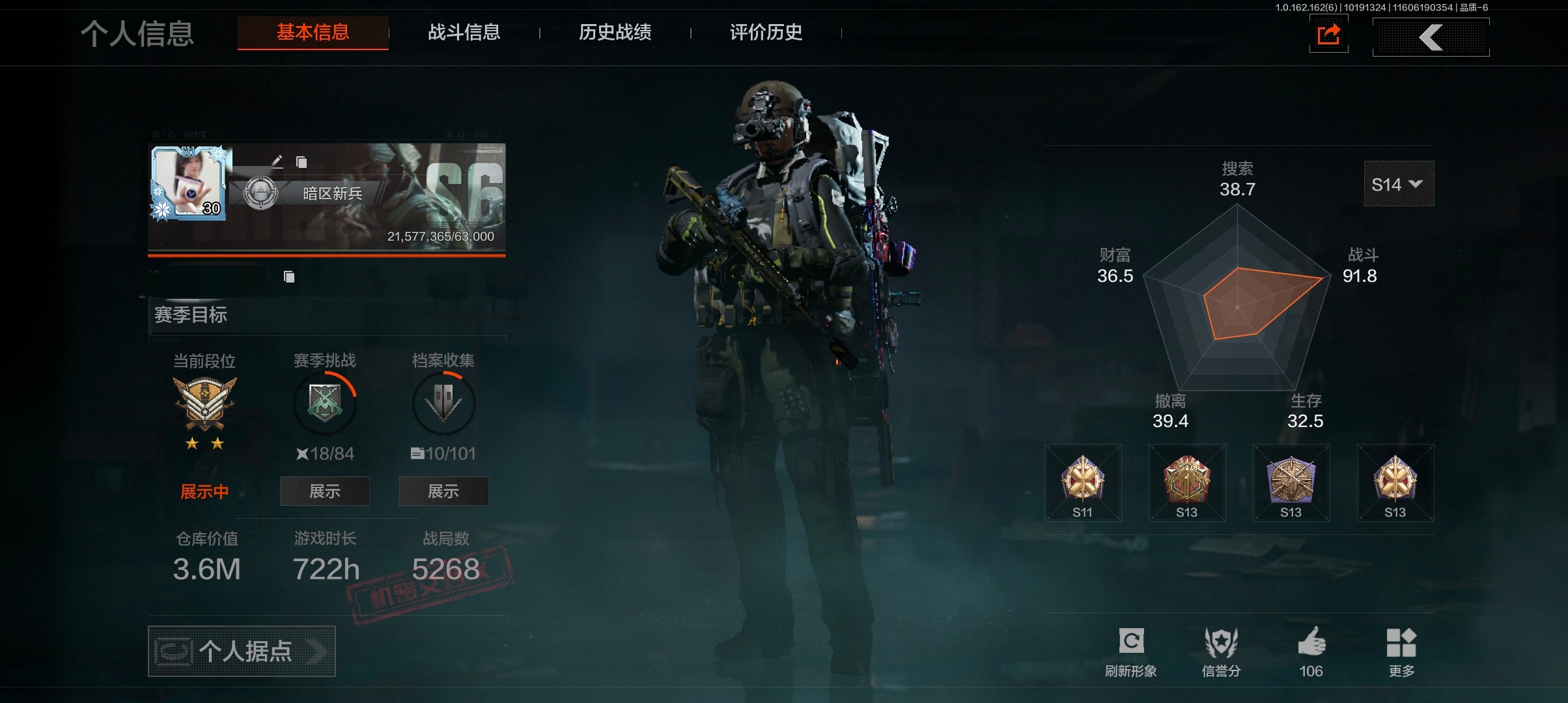1568x703 pixels.
Task: Open the 更多 options
Action: 1401,652
